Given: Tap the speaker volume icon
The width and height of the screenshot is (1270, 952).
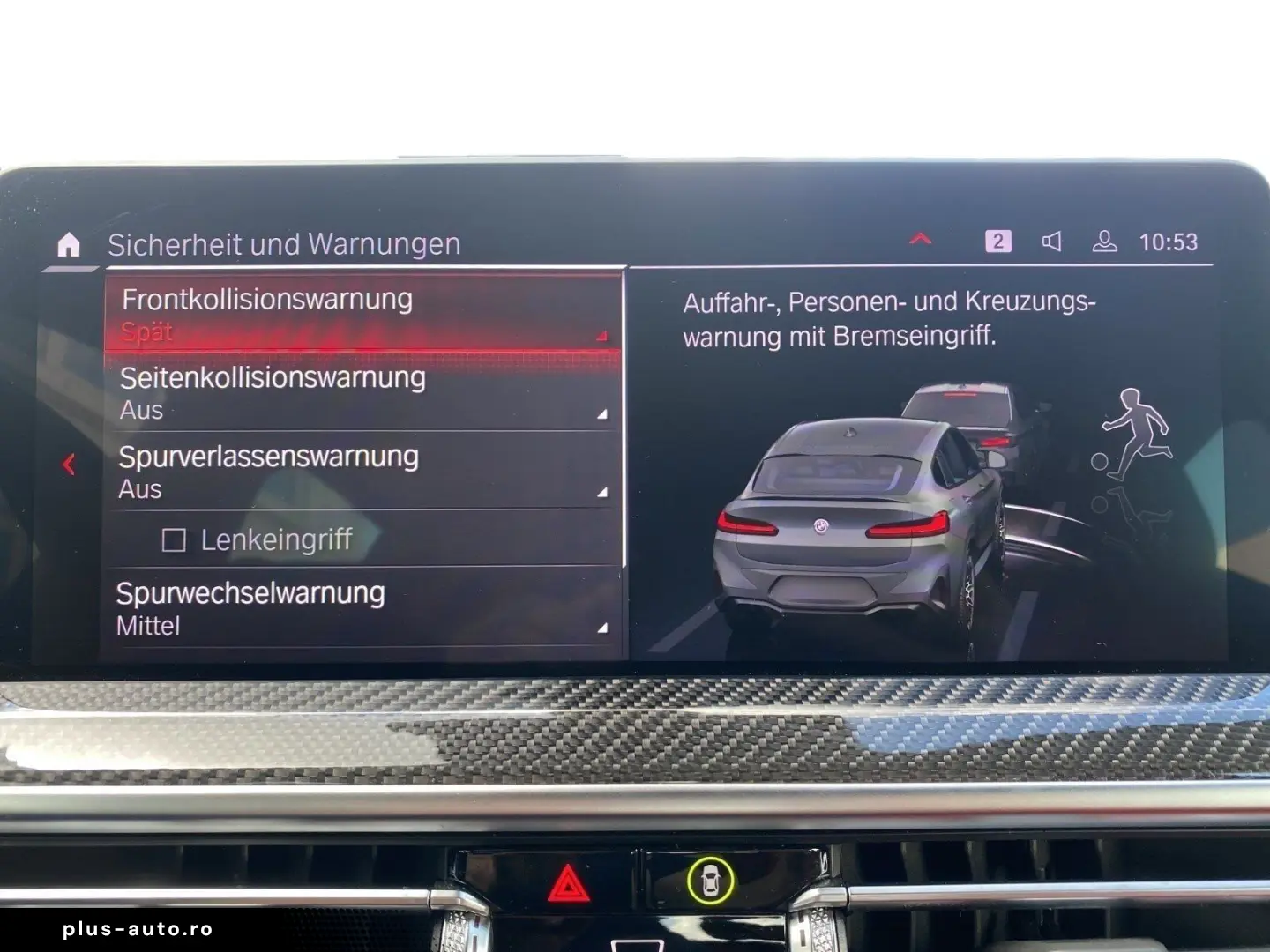Looking at the screenshot, I should (1053, 242).
